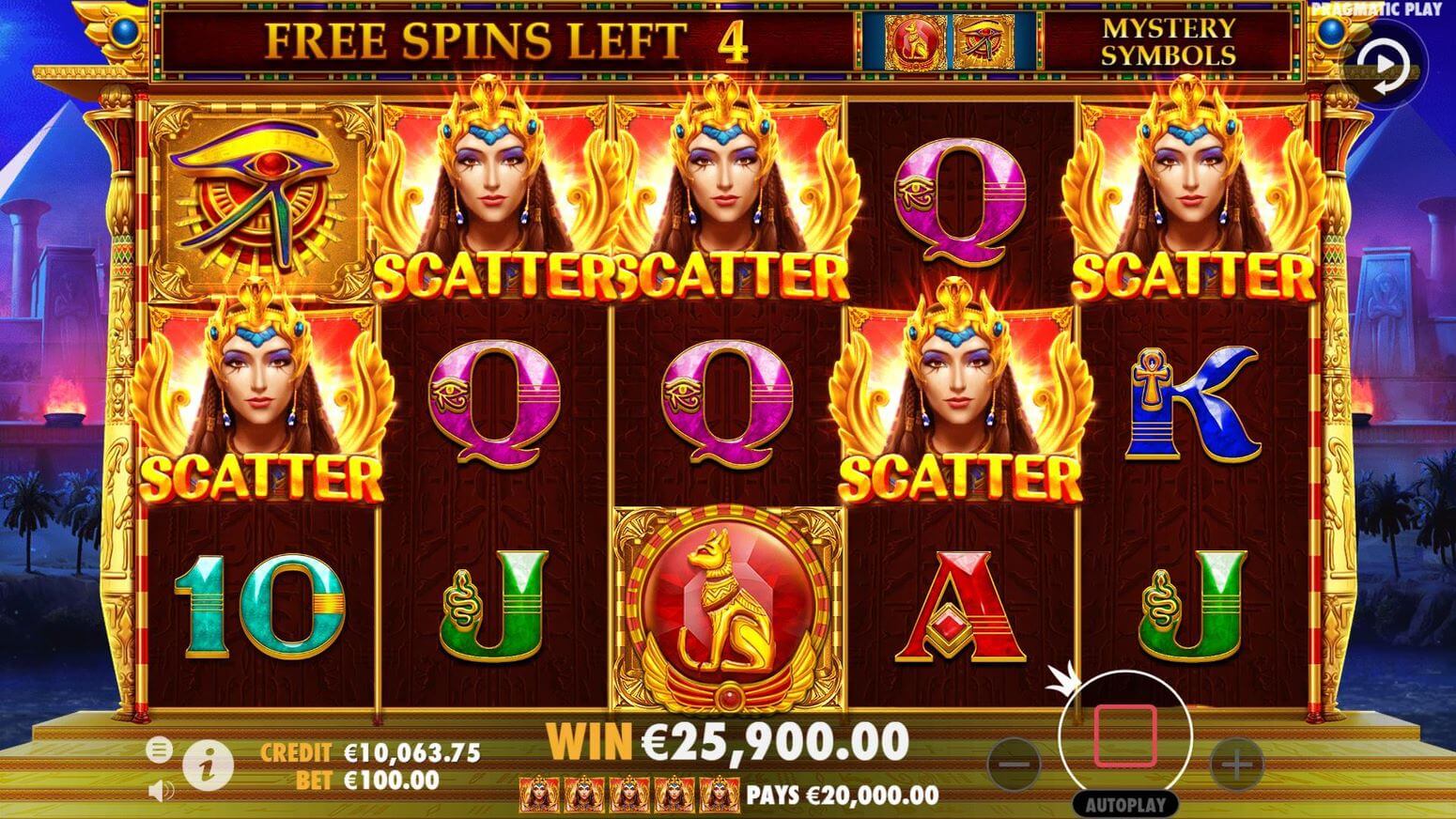Screen dimensions: 1456x819
Task: Stop the spin with the red square button
Action: 1124,736
